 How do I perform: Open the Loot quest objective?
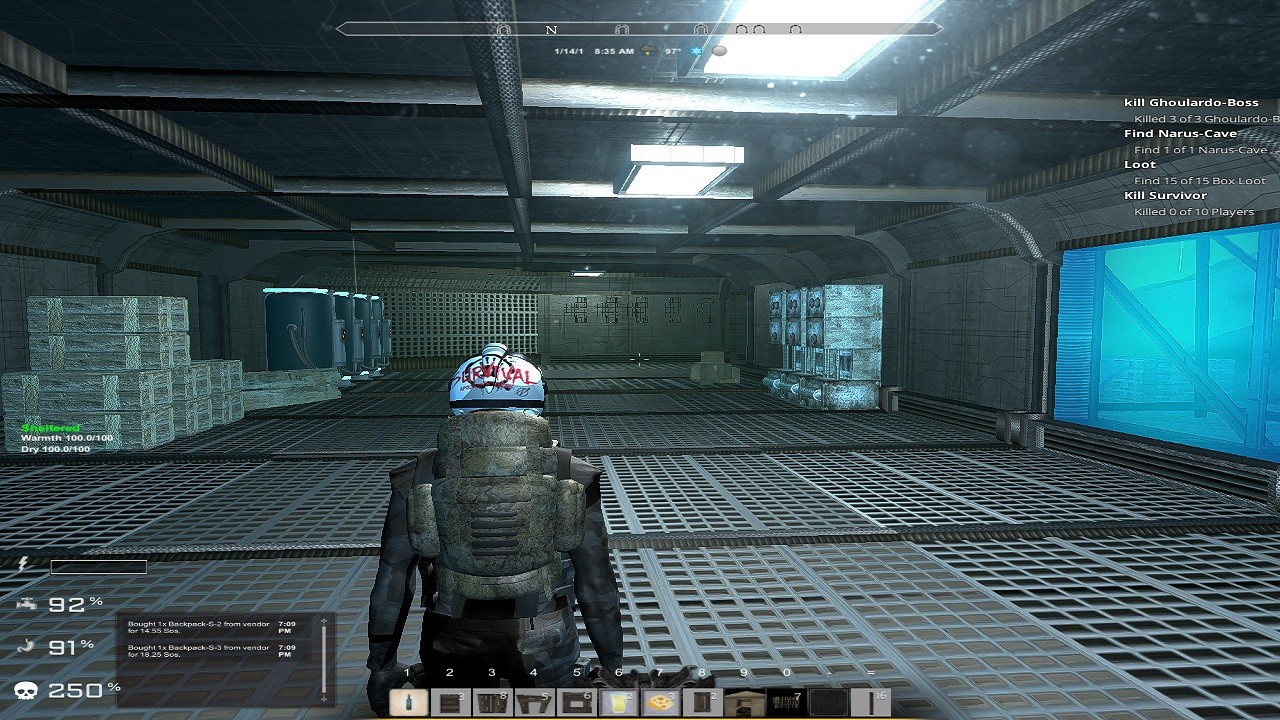click(1140, 164)
